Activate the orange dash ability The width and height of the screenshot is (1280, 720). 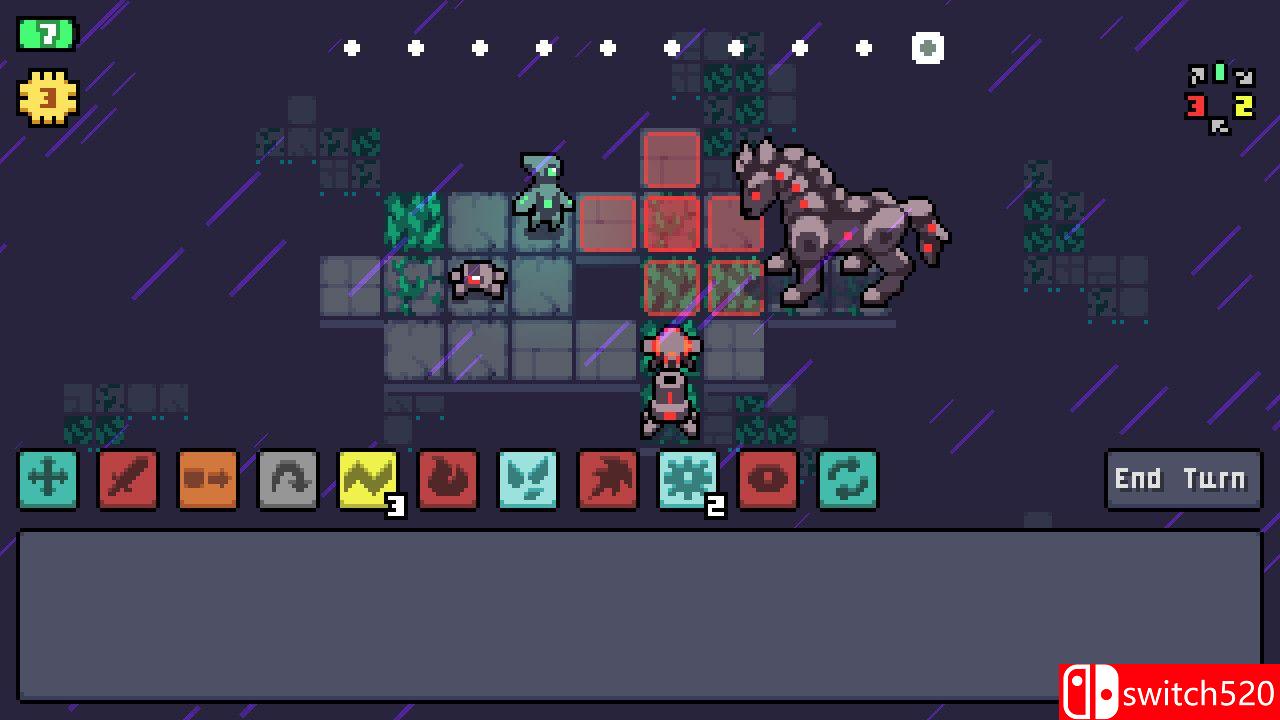pos(208,480)
